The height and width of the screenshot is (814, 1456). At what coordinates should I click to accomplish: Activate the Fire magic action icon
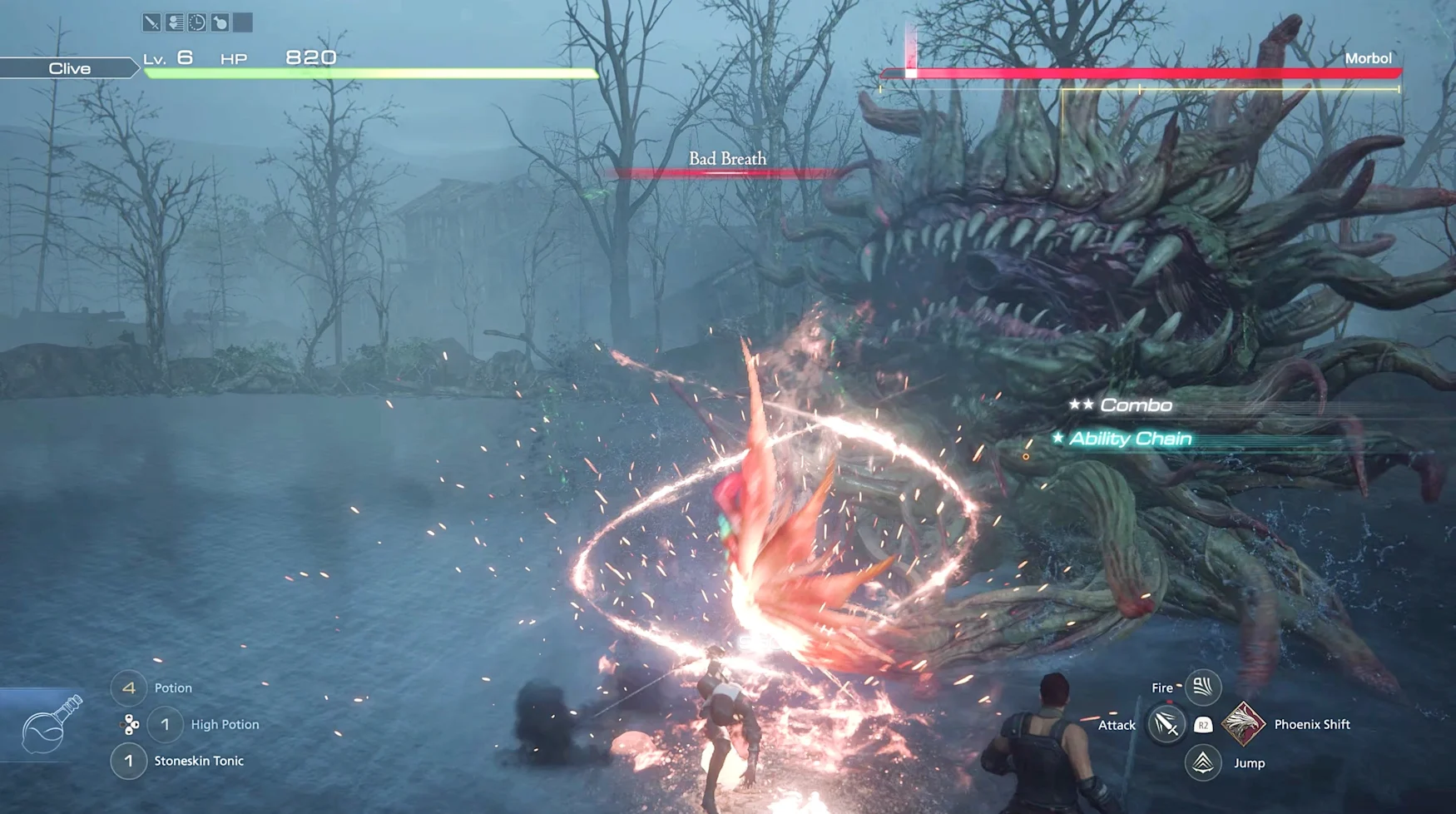point(1202,687)
